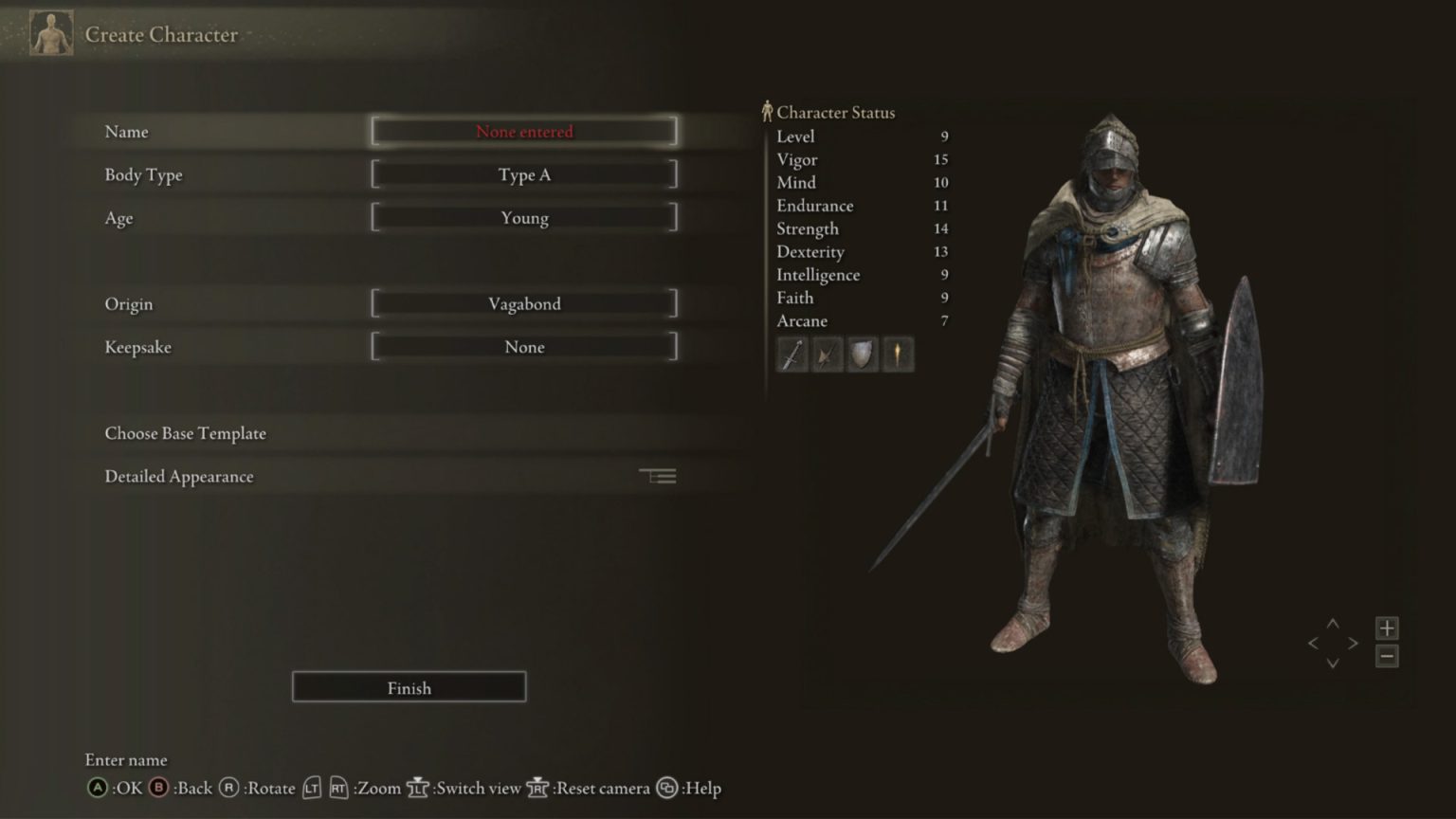This screenshot has height=819, width=1456.
Task: Click the Name field showing None entered
Action: coord(524,132)
